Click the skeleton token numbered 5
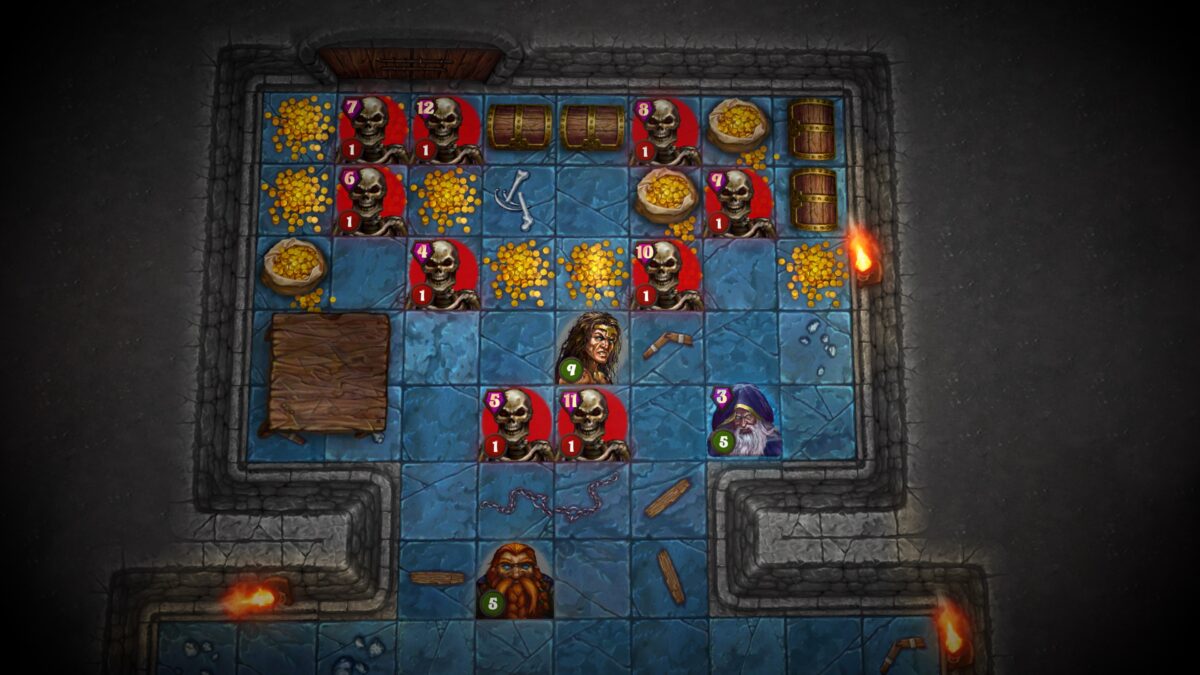1200x675 pixels. coord(518,423)
